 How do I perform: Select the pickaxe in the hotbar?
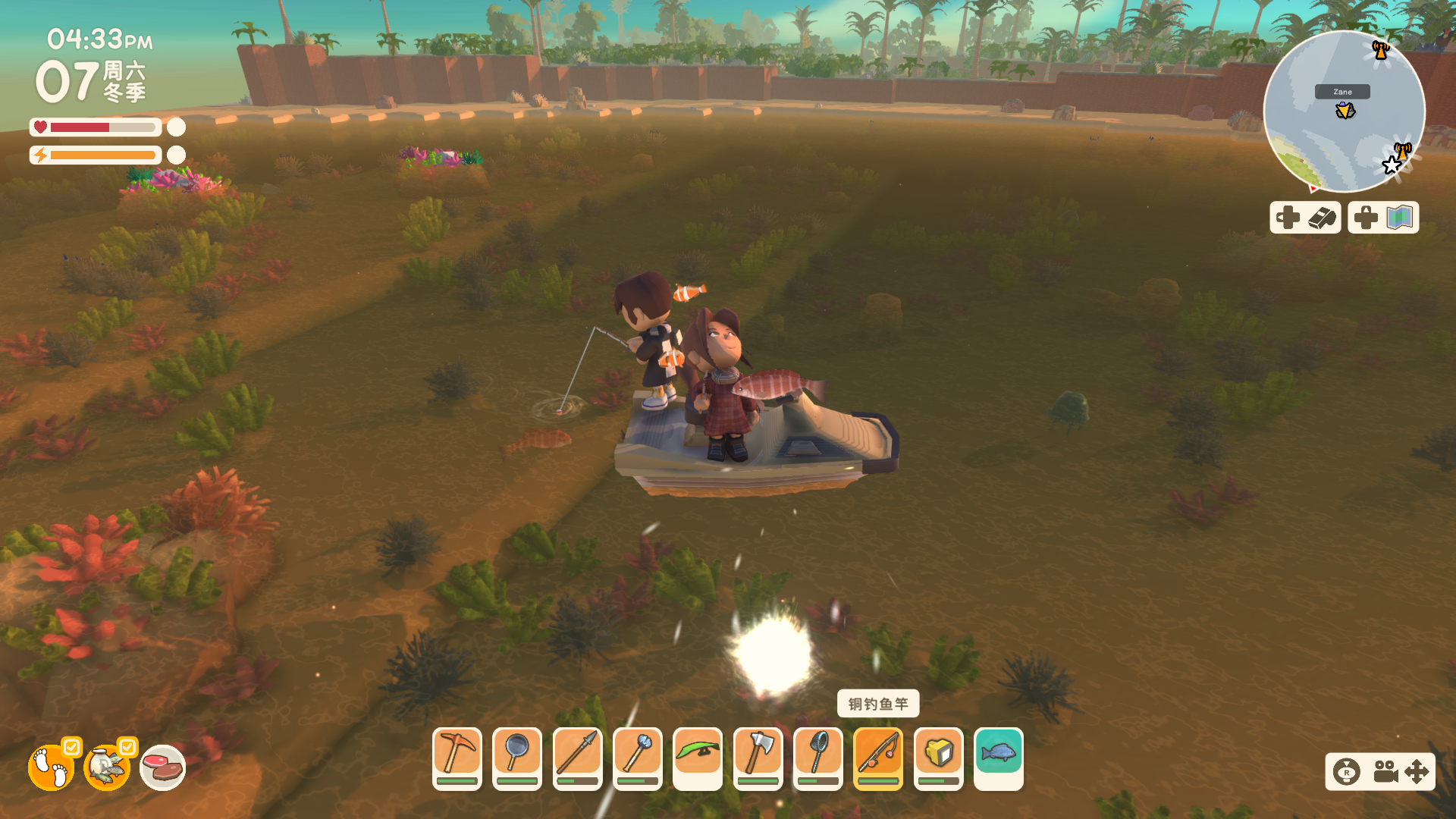point(457,756)
